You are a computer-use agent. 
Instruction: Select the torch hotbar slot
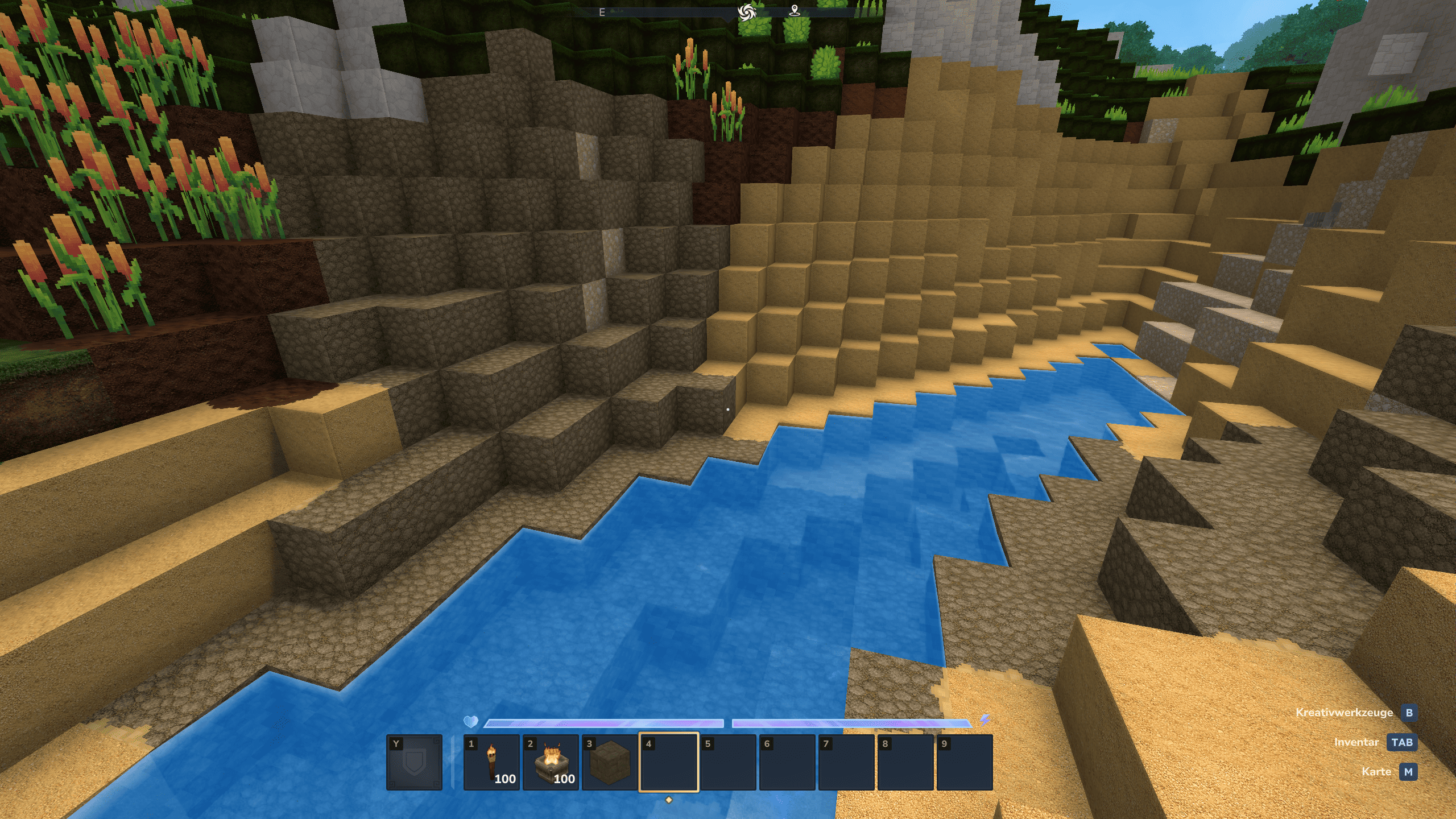tap(491, 762)
